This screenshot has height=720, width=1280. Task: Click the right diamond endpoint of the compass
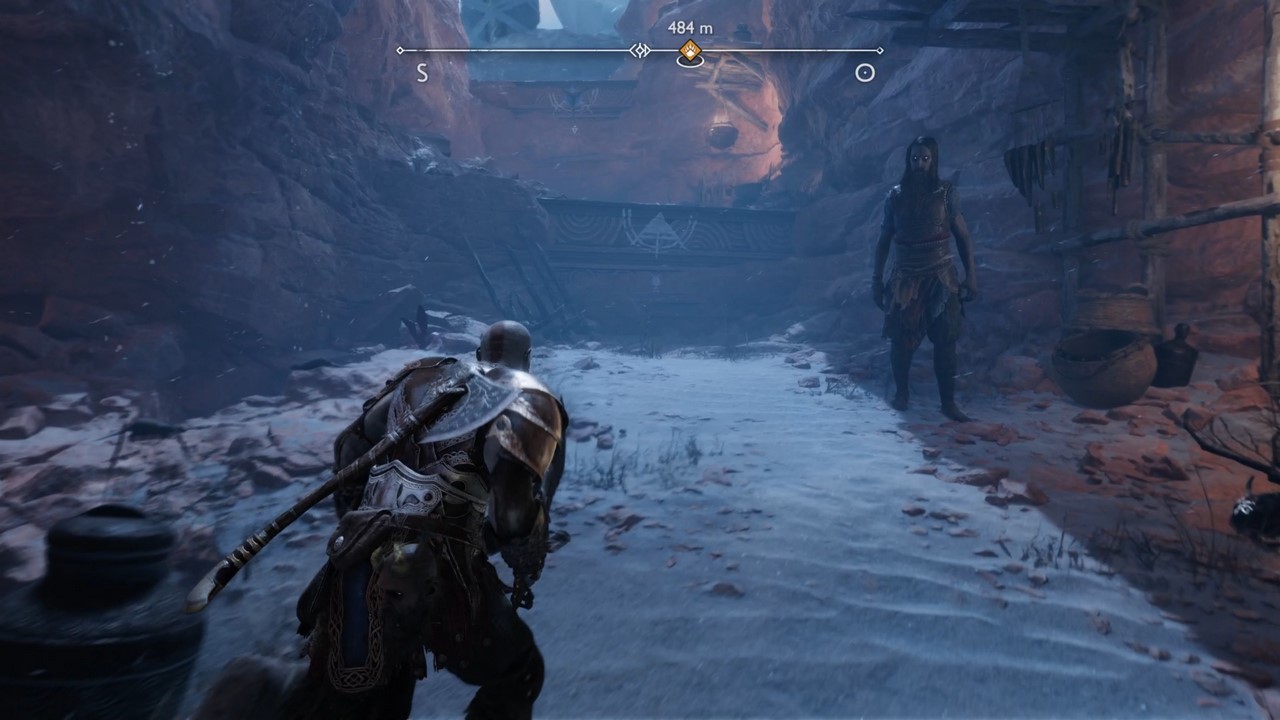880,50
